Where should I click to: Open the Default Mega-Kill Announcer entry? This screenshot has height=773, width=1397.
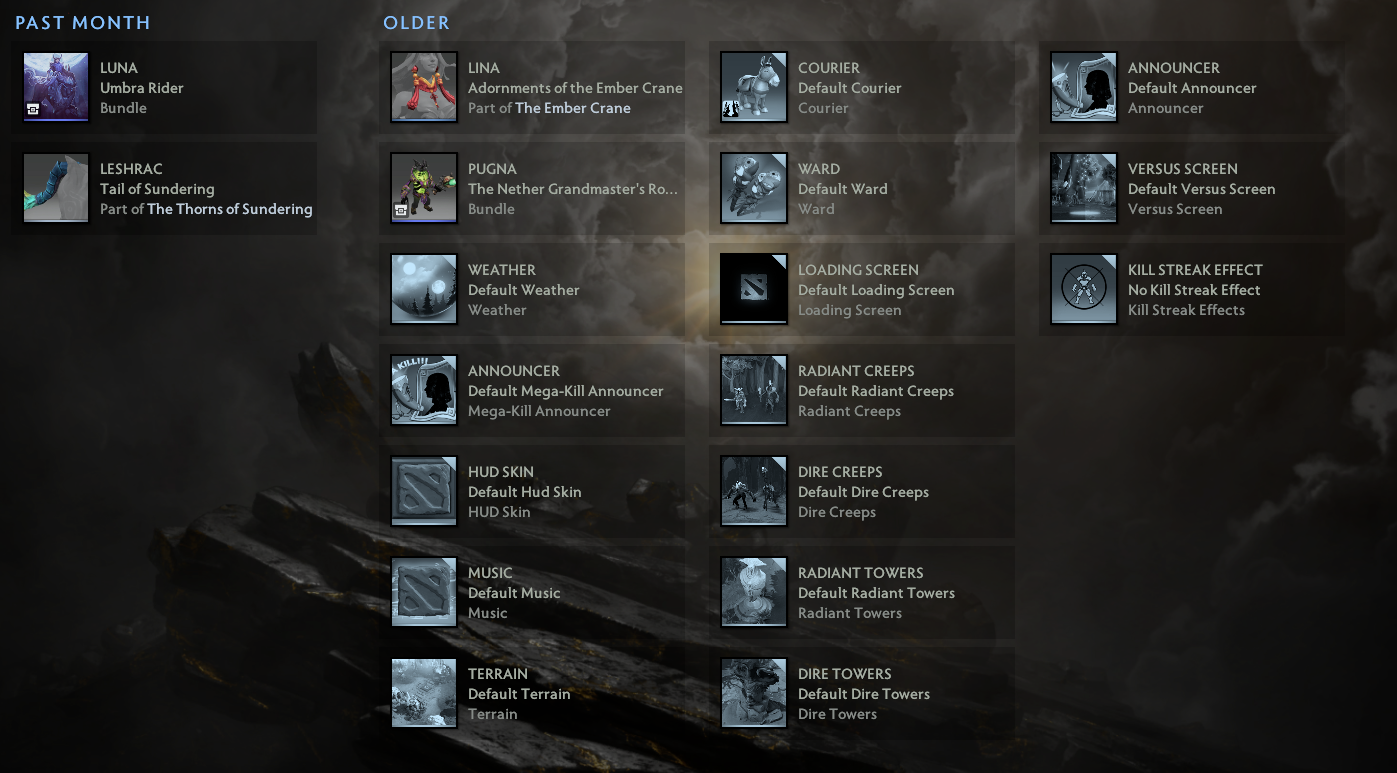[x=423, y=390]
